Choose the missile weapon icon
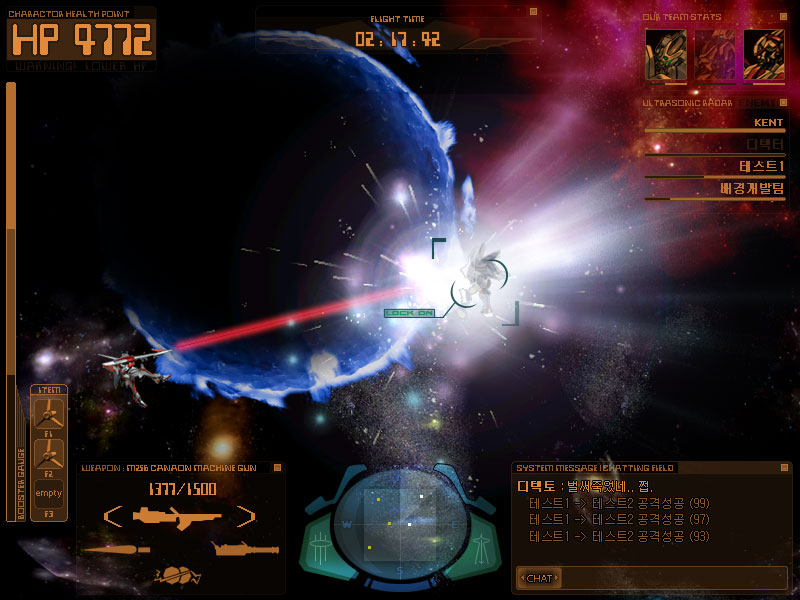 click(117, 549)
